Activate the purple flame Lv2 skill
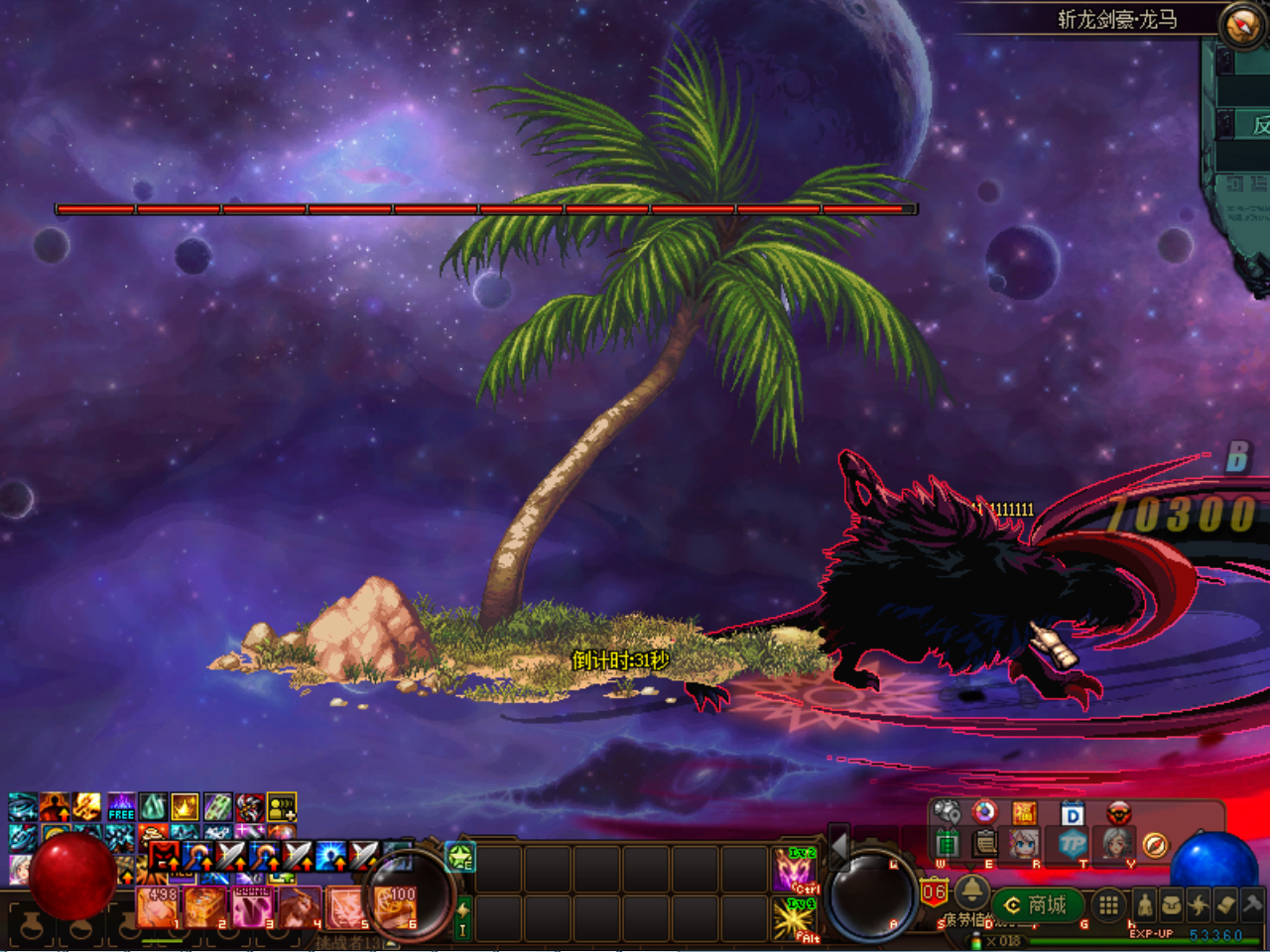 point(795,870)
